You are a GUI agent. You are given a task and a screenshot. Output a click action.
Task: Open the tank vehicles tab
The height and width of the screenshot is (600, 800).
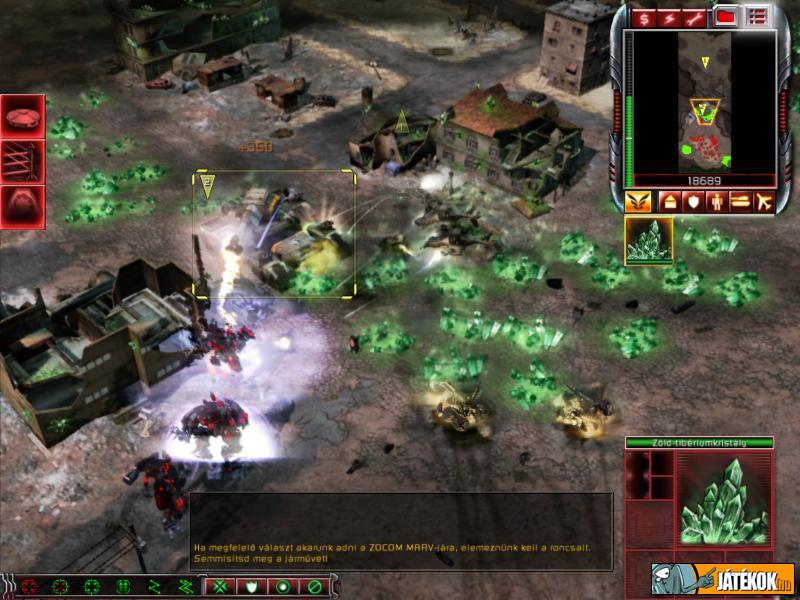tap(741, 202)
